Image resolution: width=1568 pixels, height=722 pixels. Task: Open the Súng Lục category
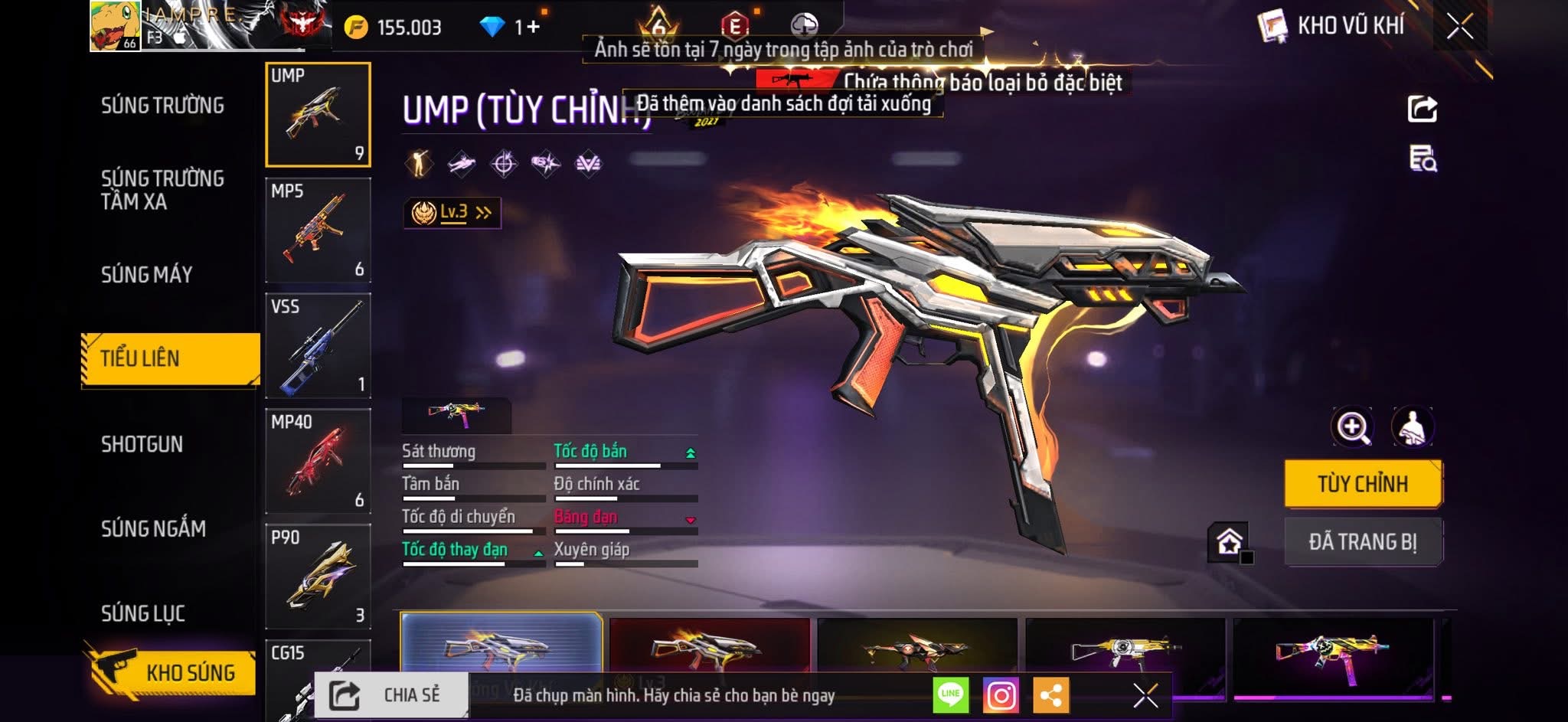[x=143, y=613]
